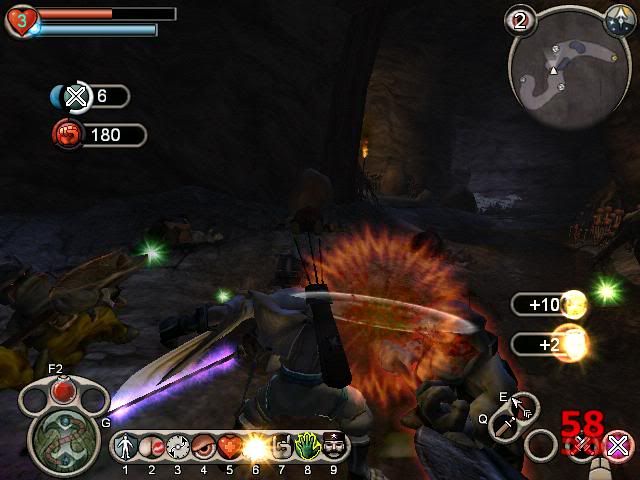The height and width of the screenshot is (480, 640).
Task: Switch to the sword melee weapon slot
Action: 501,425
